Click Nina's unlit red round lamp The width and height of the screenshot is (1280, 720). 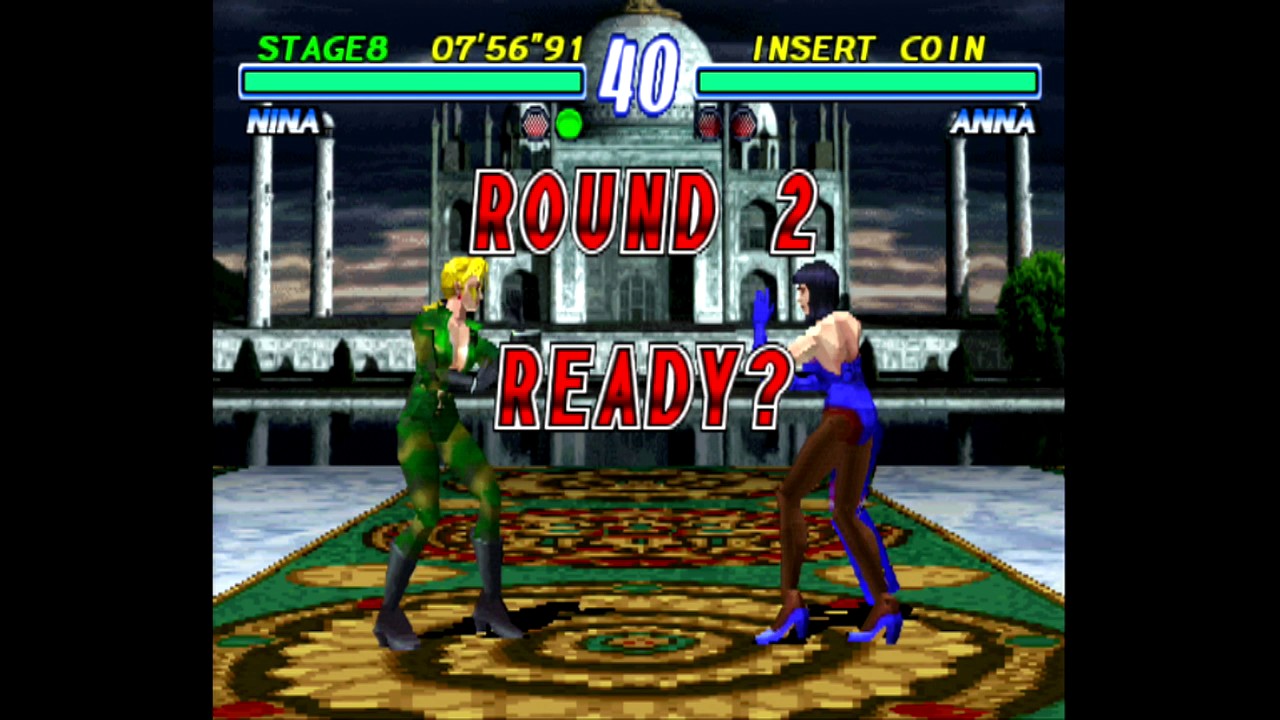coord(534,123)
